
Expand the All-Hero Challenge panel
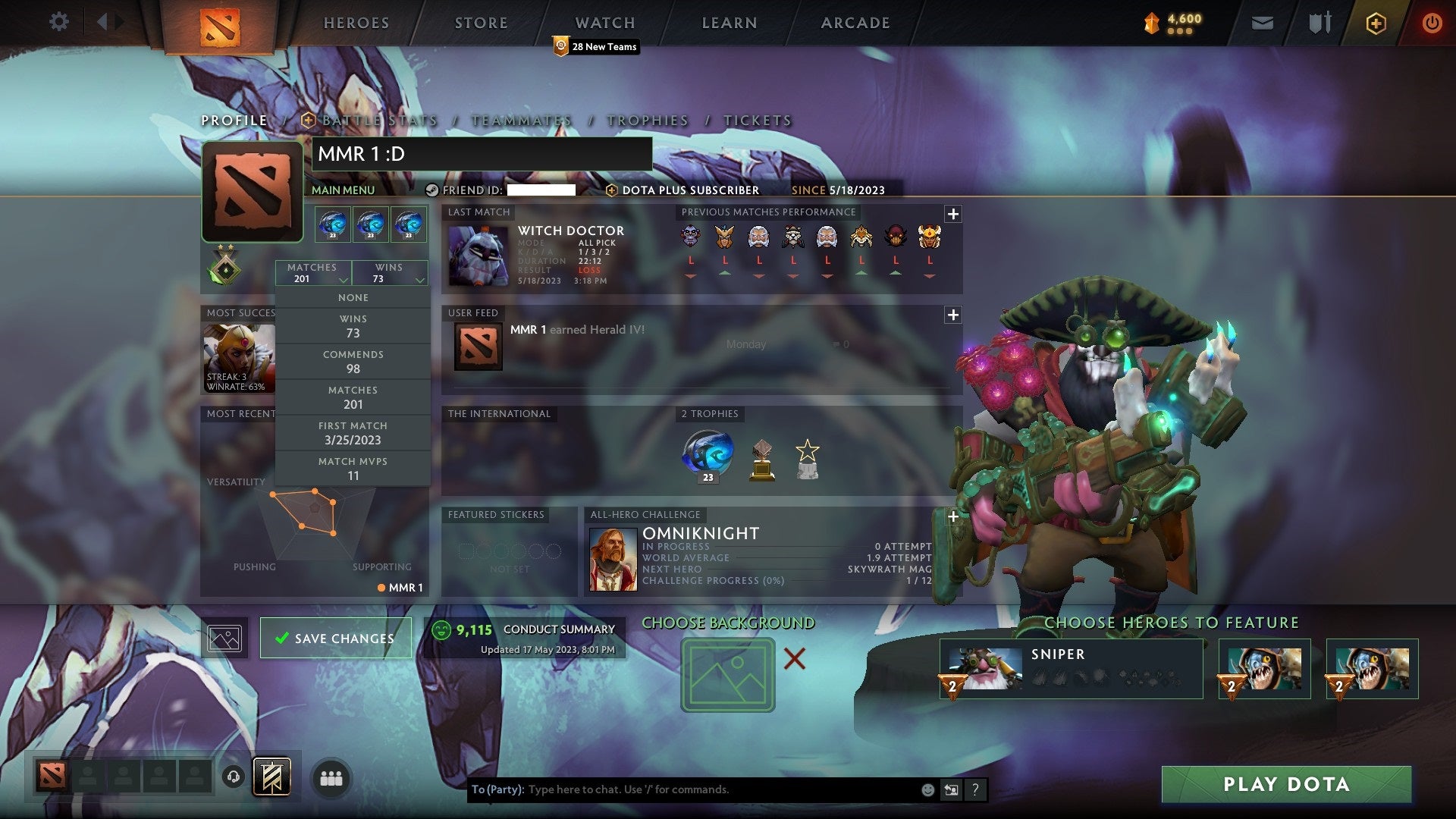click(952, 515)
